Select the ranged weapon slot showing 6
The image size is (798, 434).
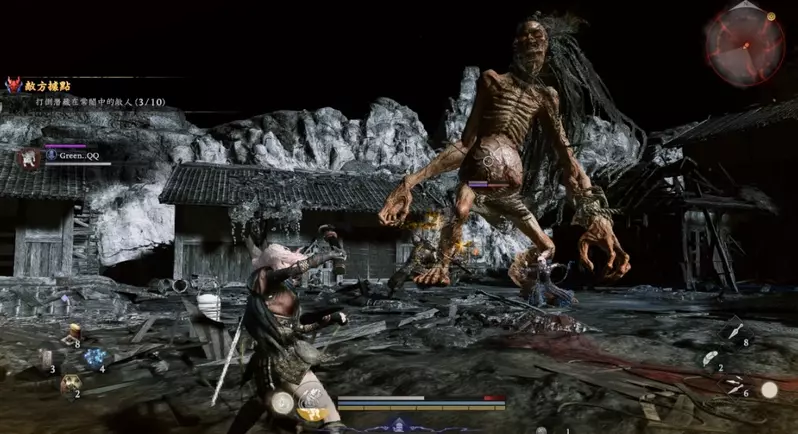click(x=735, y=386)
